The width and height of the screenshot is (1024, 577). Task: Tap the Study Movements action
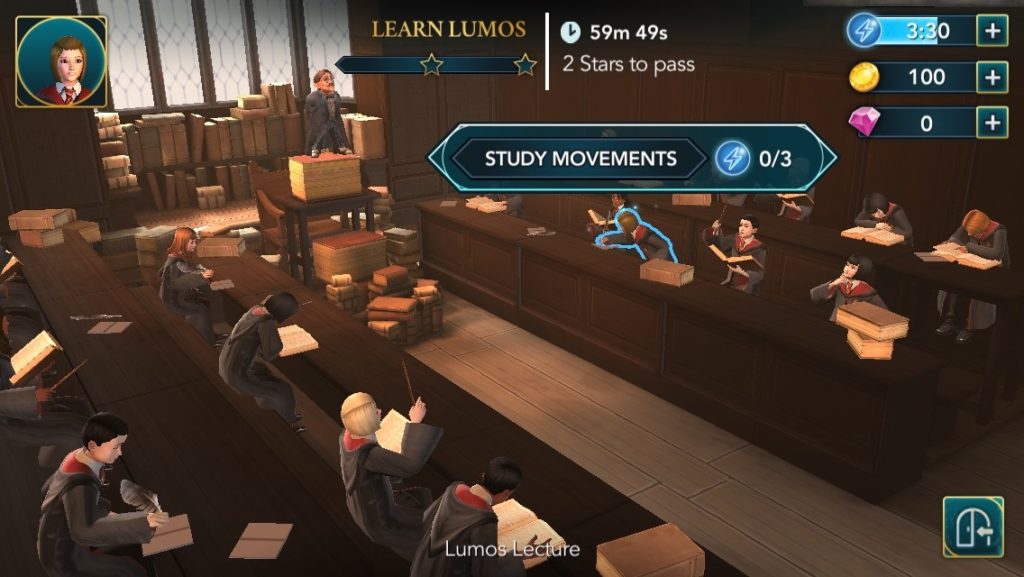coord(580,158)
